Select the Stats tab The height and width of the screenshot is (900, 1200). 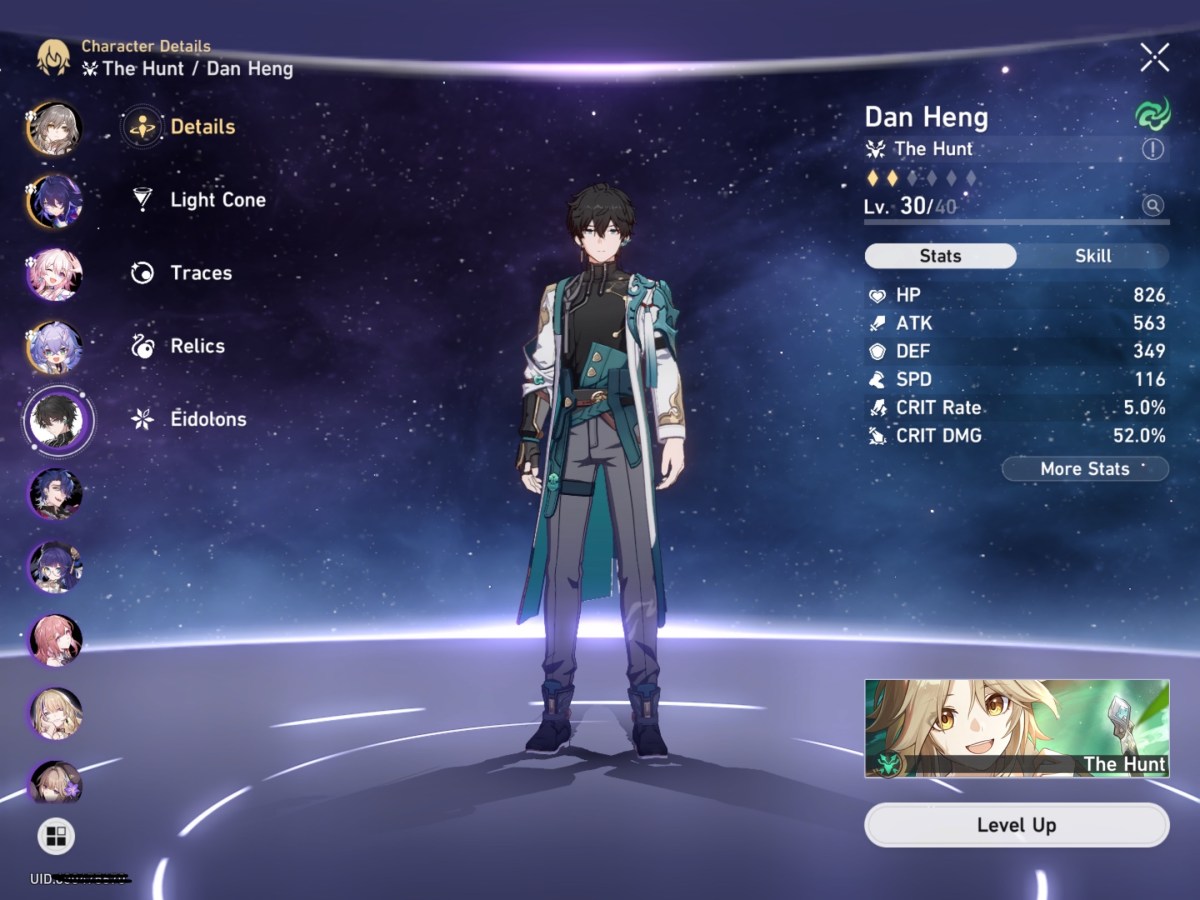(x=940, y=256)
